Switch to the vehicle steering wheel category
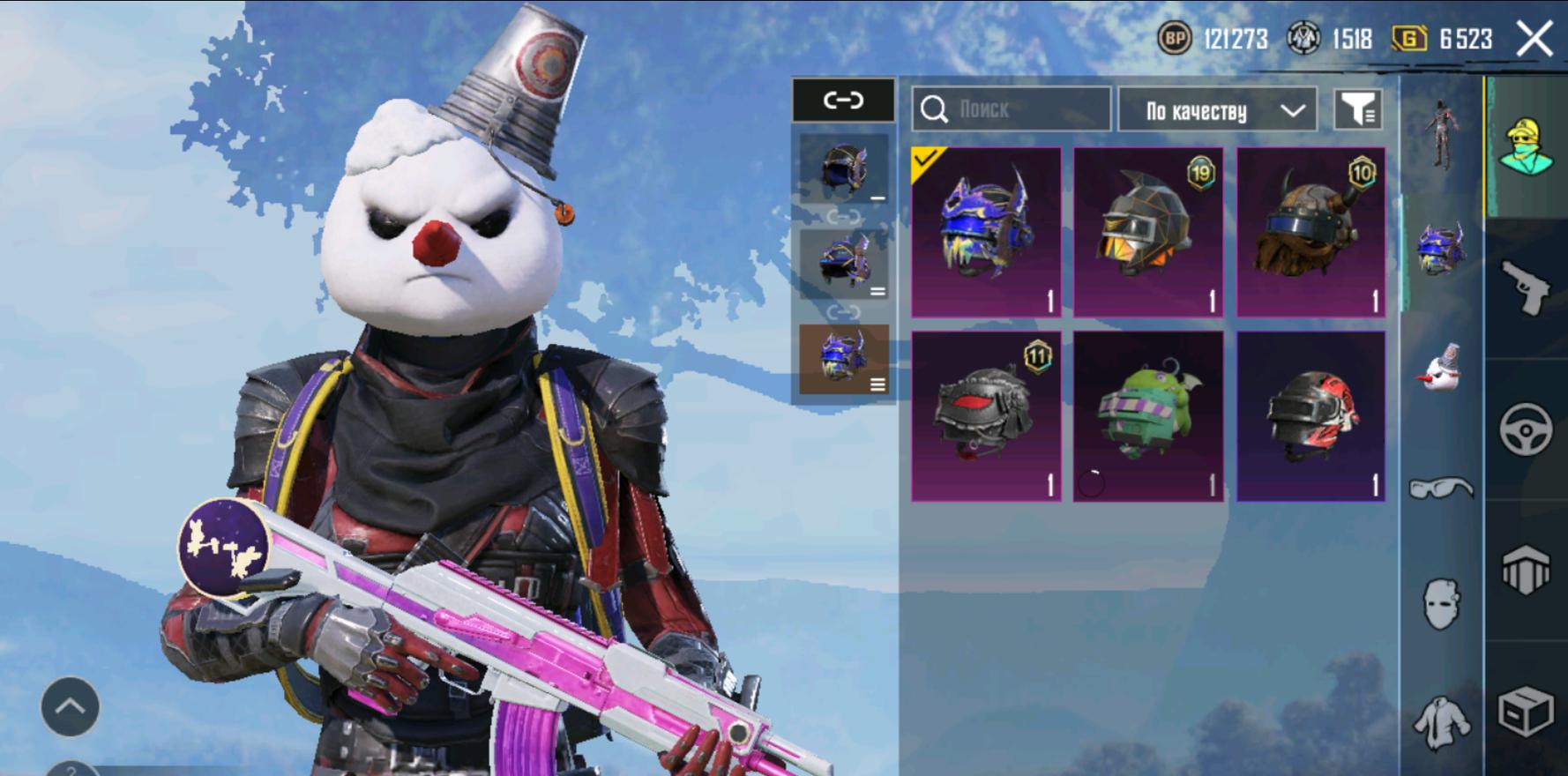The image size is (1568, 776). tap(1527, 429)
